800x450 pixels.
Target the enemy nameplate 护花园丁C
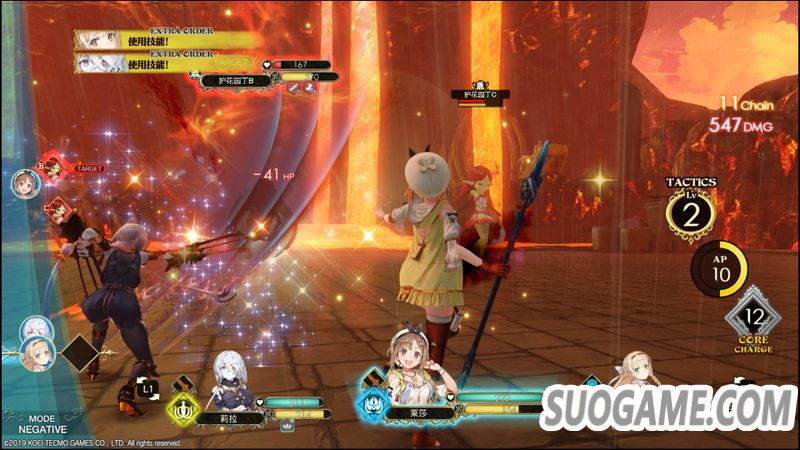(480, 95)
